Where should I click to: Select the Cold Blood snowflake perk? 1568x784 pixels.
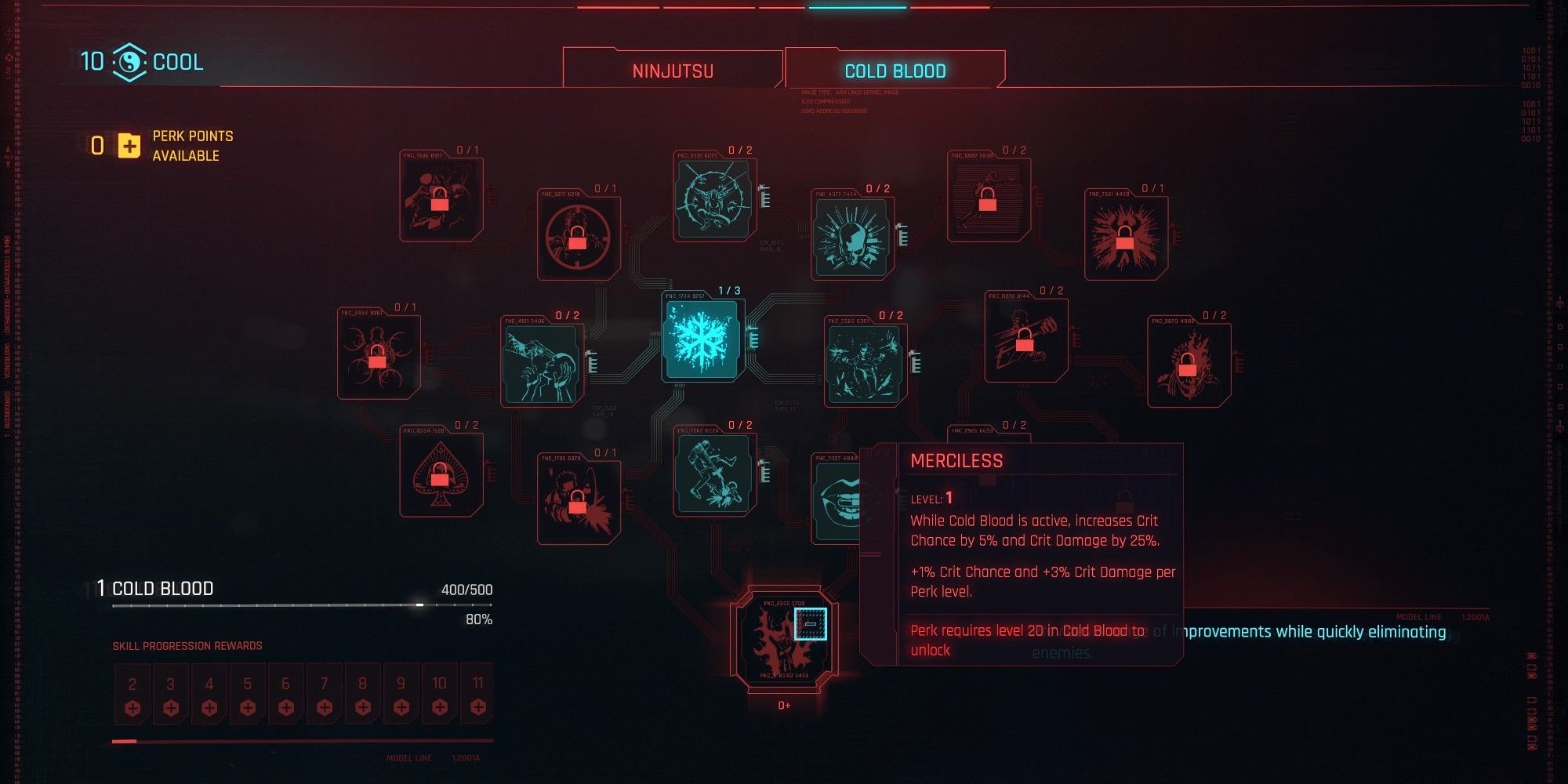coord(702,337)
